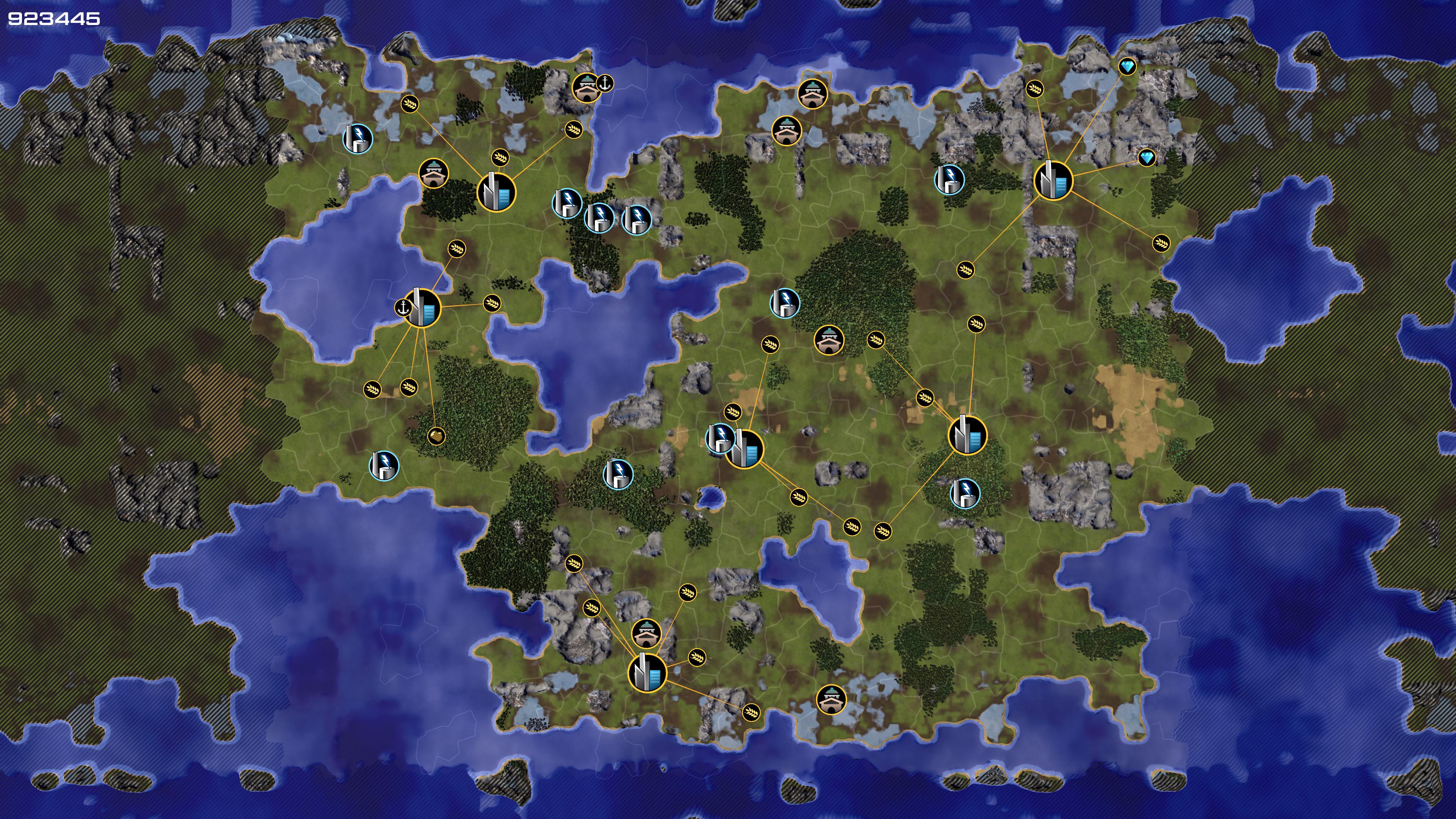Select the city linked to the diamond markers

point(1053,181)
